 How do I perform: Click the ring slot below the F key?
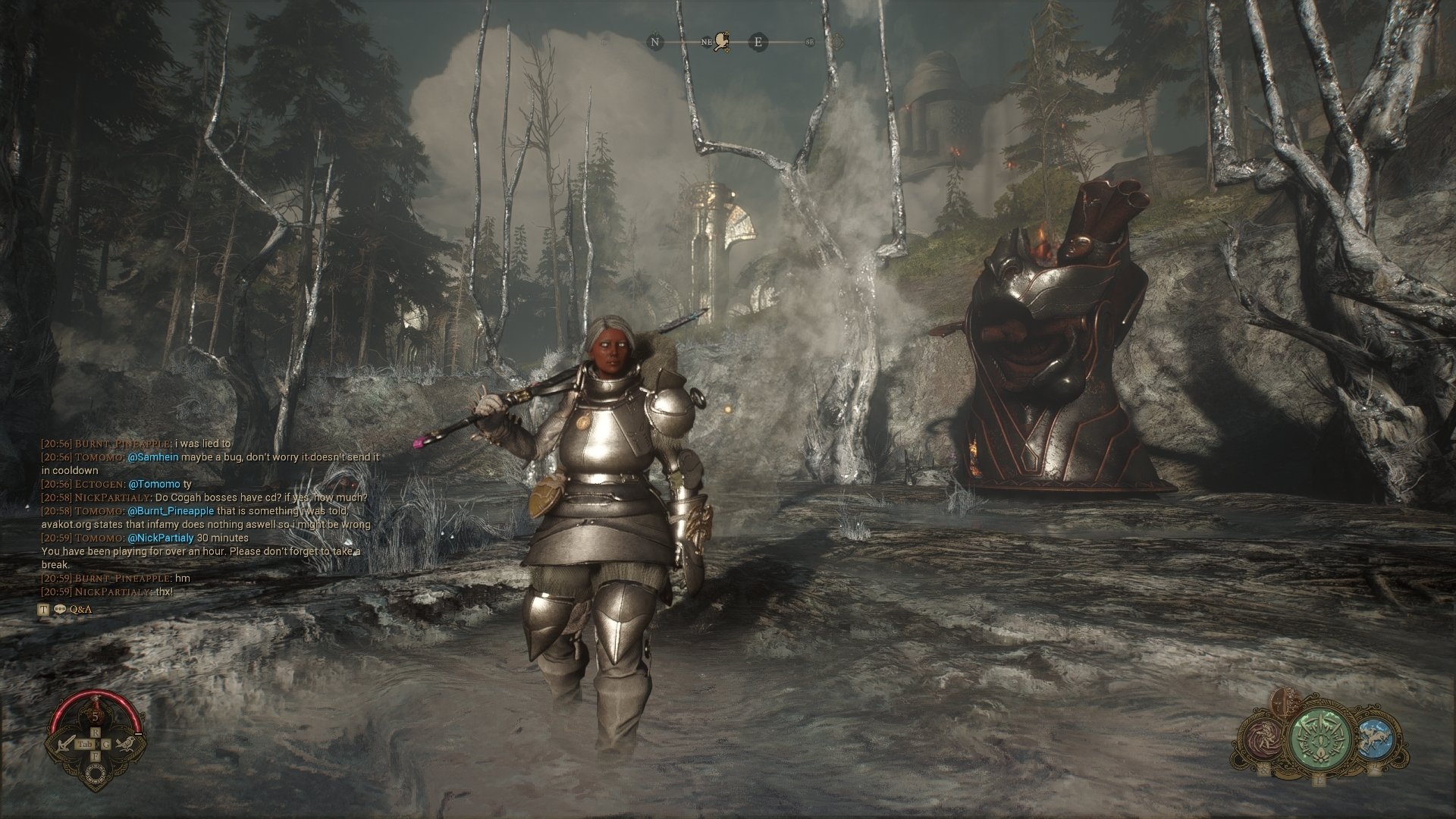pos(96,773)
